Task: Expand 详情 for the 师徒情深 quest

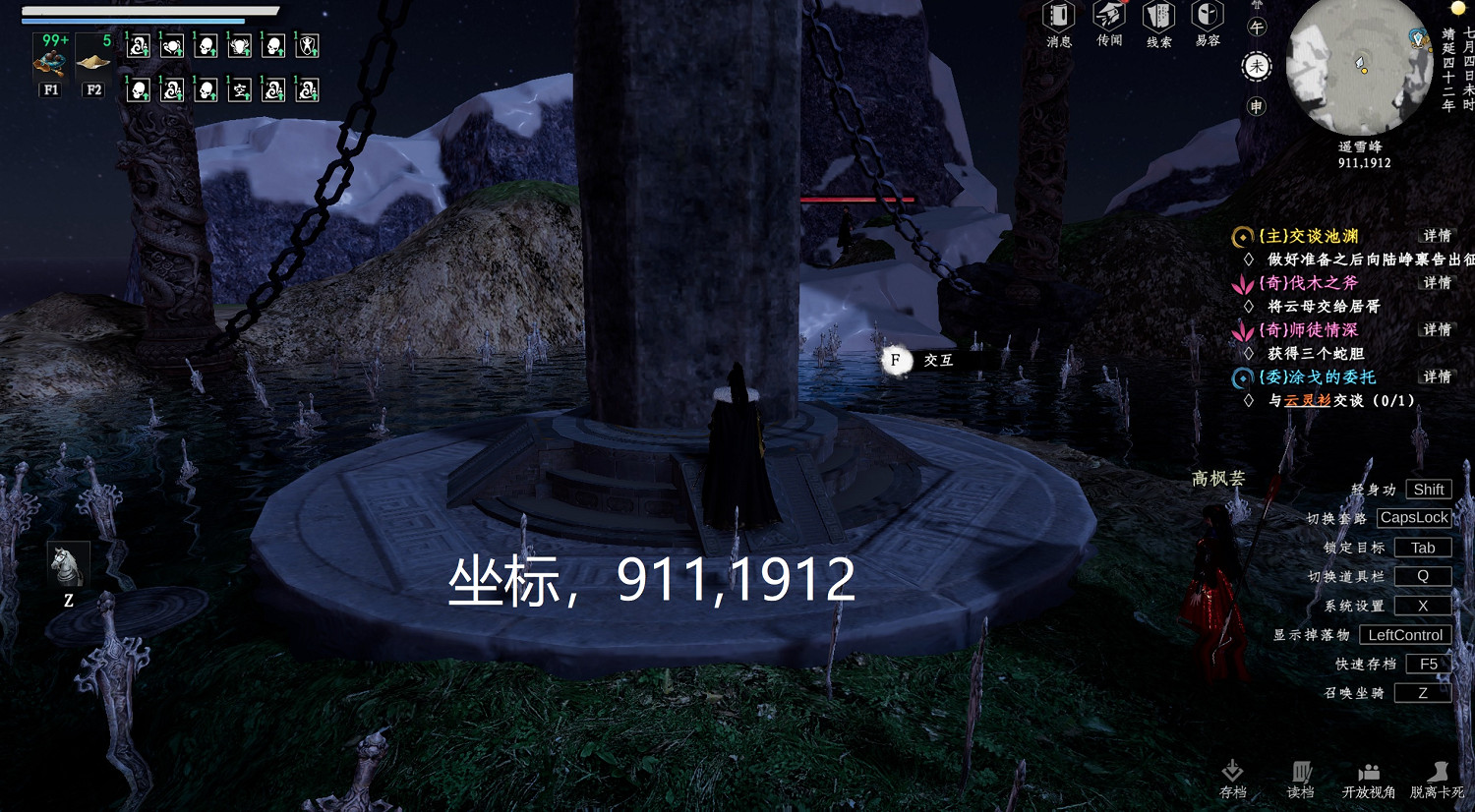Action: pos(1436,330)
